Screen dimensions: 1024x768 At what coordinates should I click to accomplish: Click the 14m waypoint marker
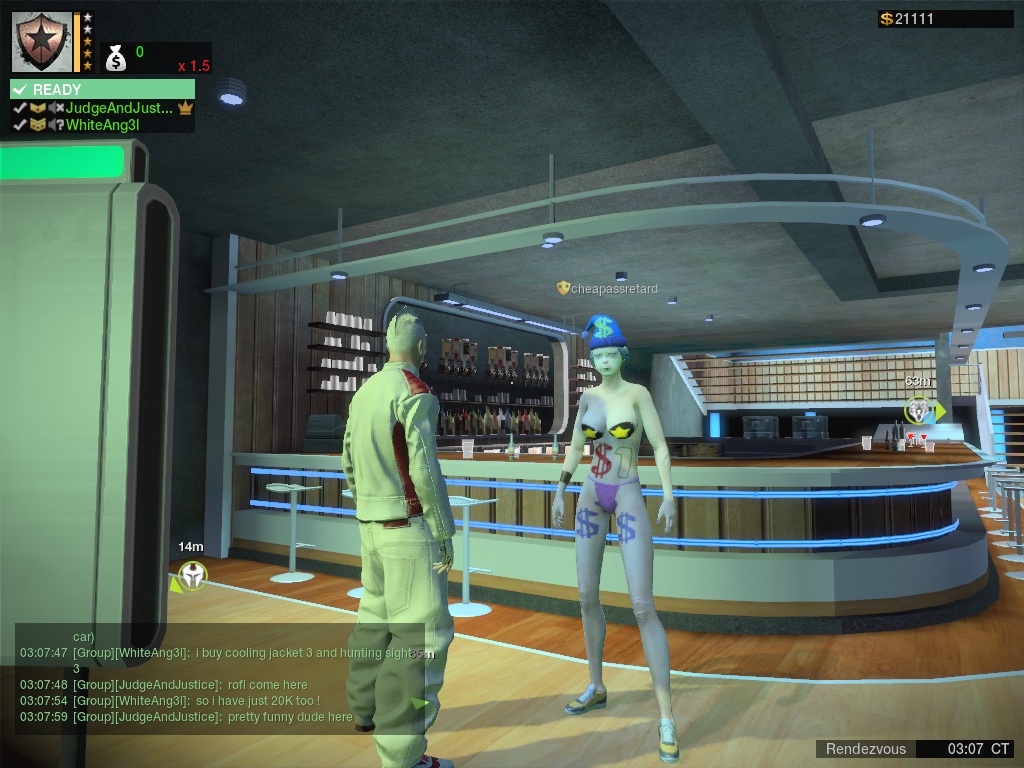click(x=192, y=575)
